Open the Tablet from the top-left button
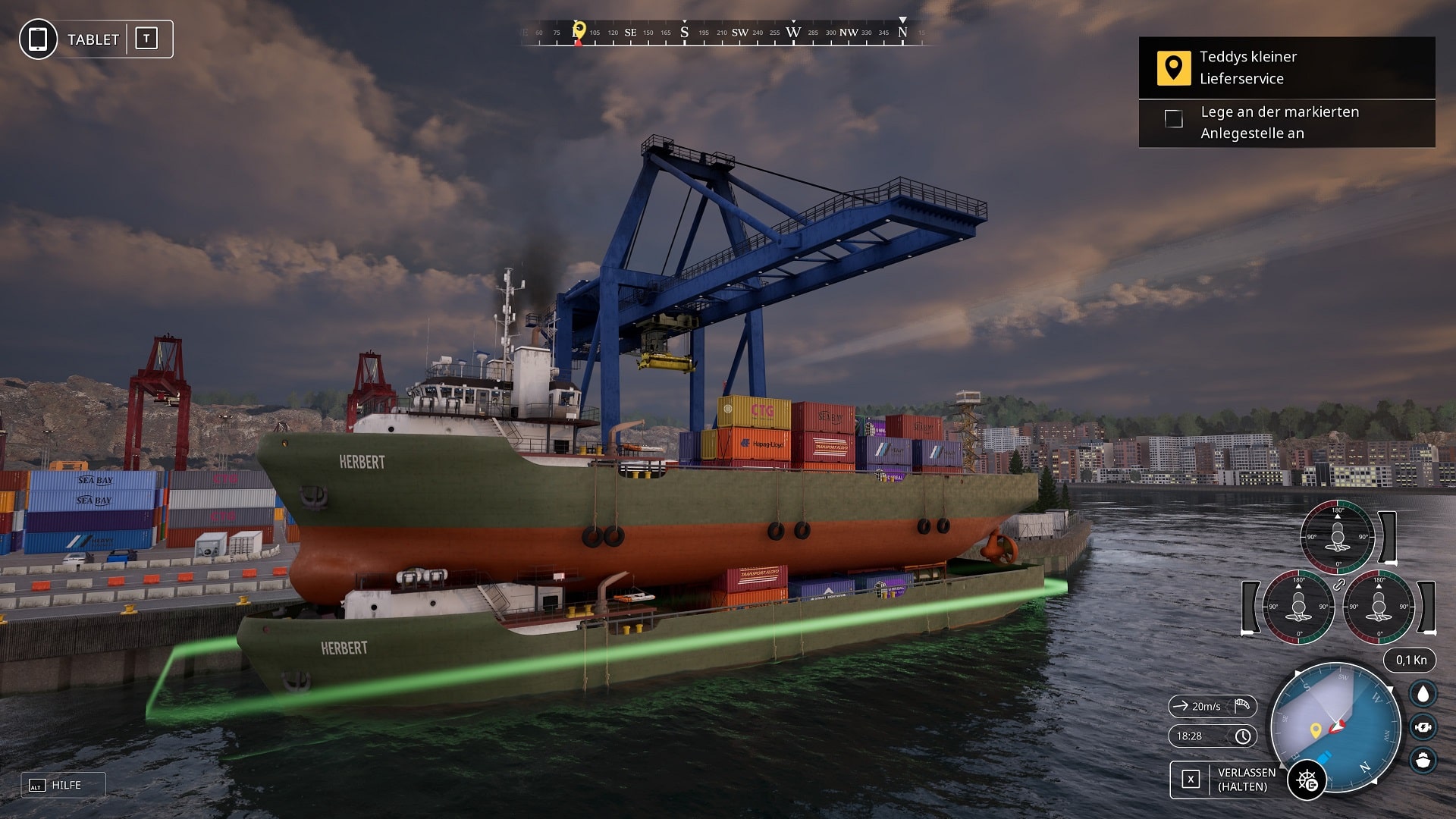This screenshot has height=819, width=1456. [96, 39]
